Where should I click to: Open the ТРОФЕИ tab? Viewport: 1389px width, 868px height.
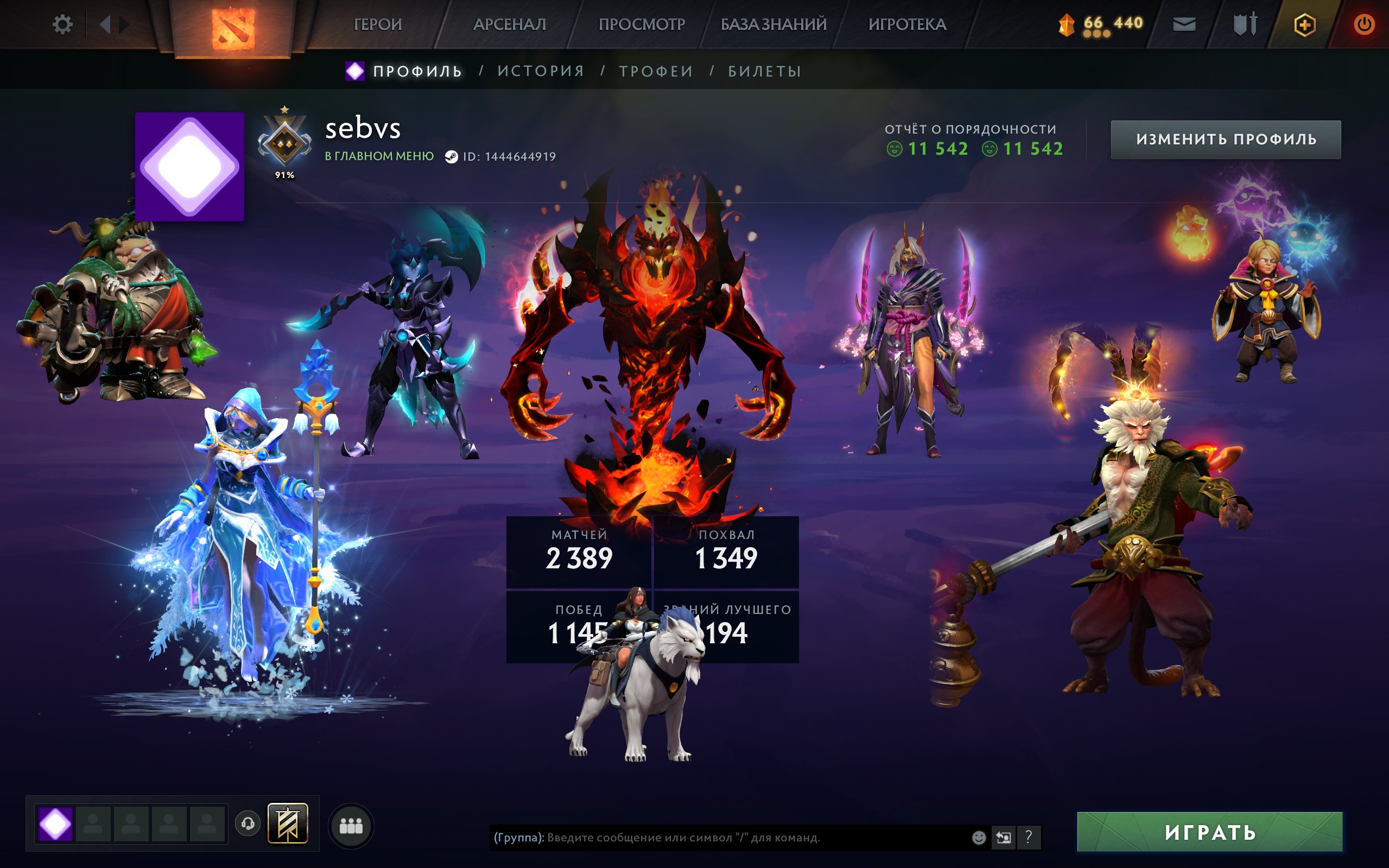[656, 70]
